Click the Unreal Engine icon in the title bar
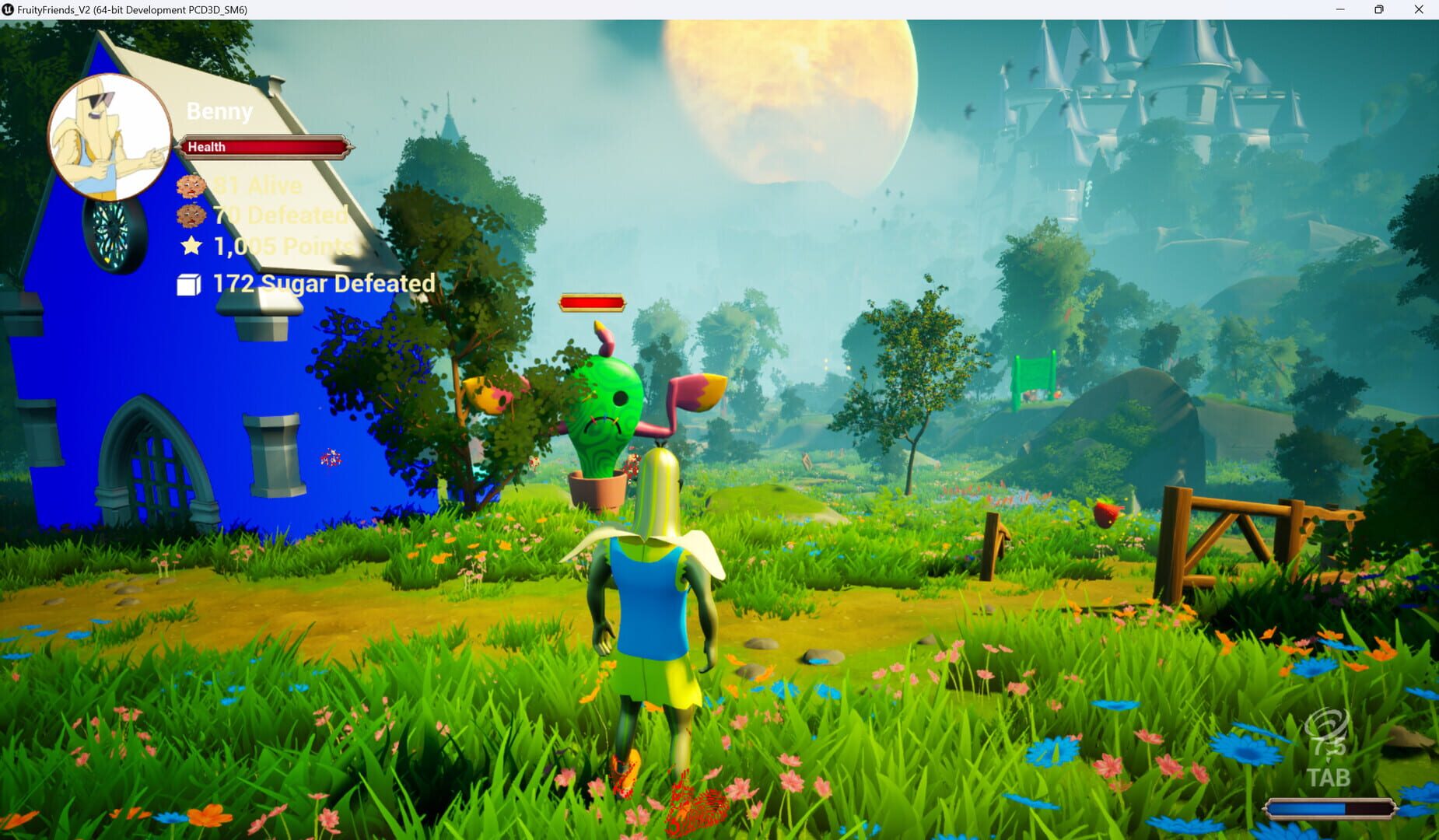Viewport: 1439px width, 840px height. pyautogui.click(x=8, y=10)
